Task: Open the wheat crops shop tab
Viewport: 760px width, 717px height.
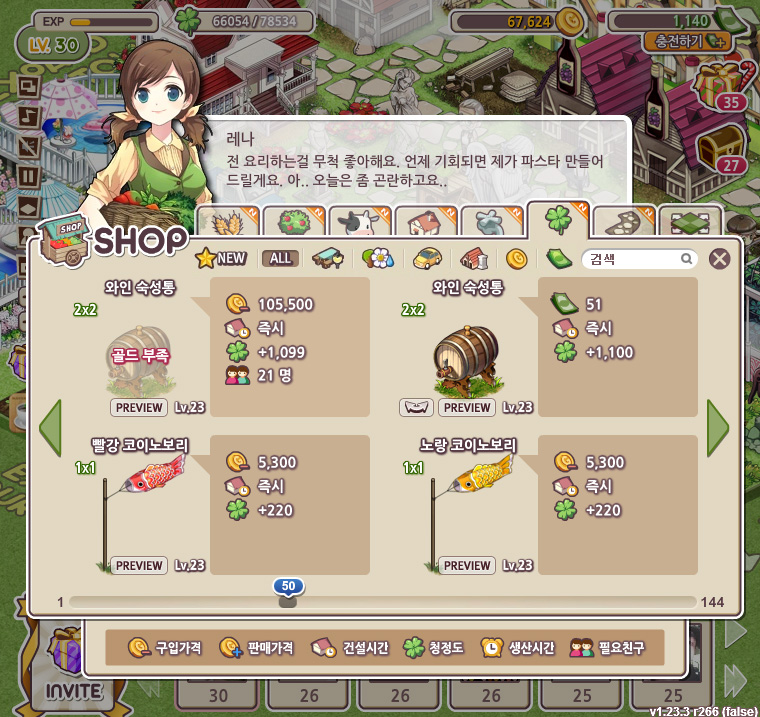Action: click(222, 223)
